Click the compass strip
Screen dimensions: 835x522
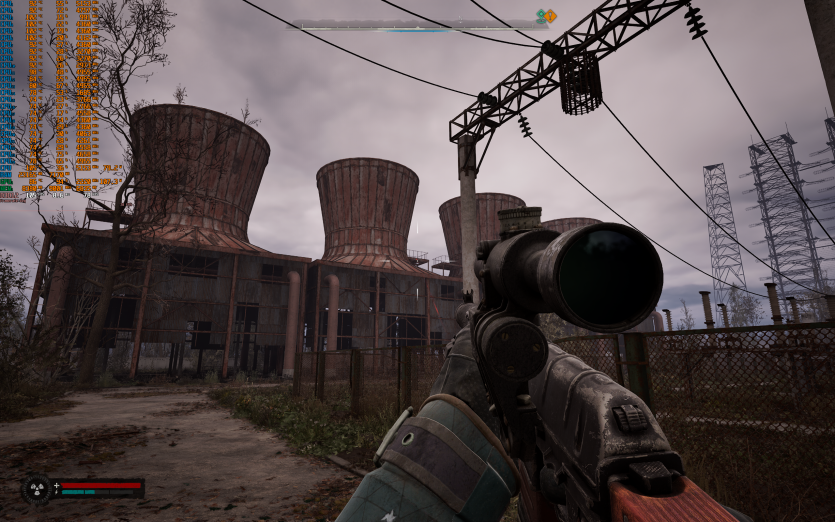(418, 27)
